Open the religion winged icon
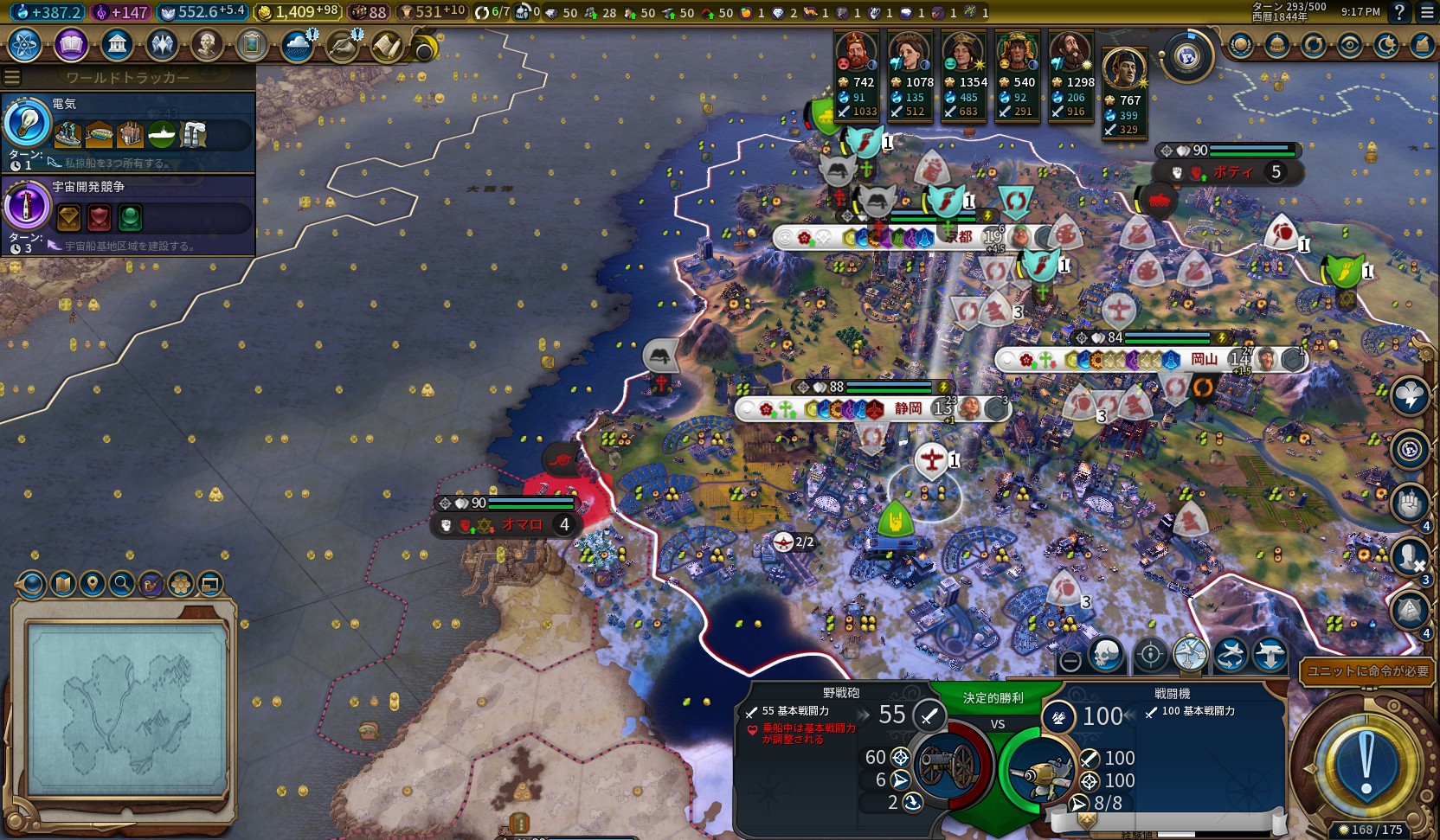 [162, 44]
